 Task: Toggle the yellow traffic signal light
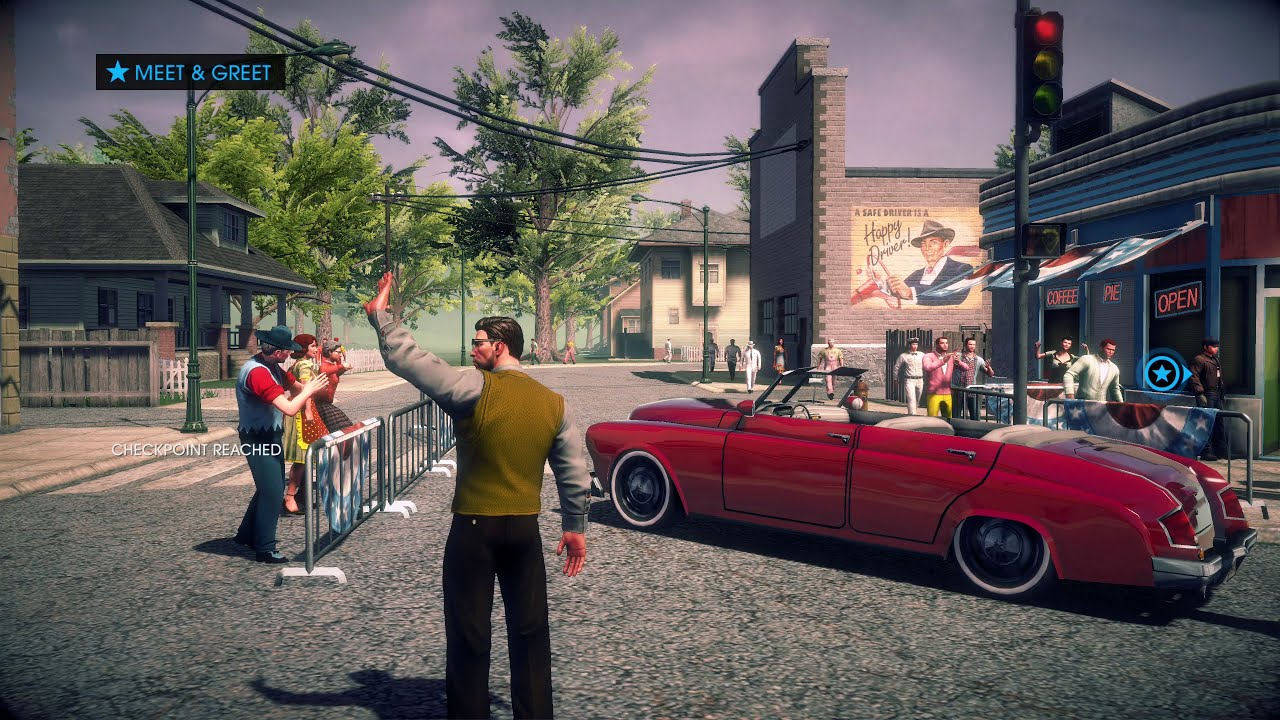(1044, 63)
